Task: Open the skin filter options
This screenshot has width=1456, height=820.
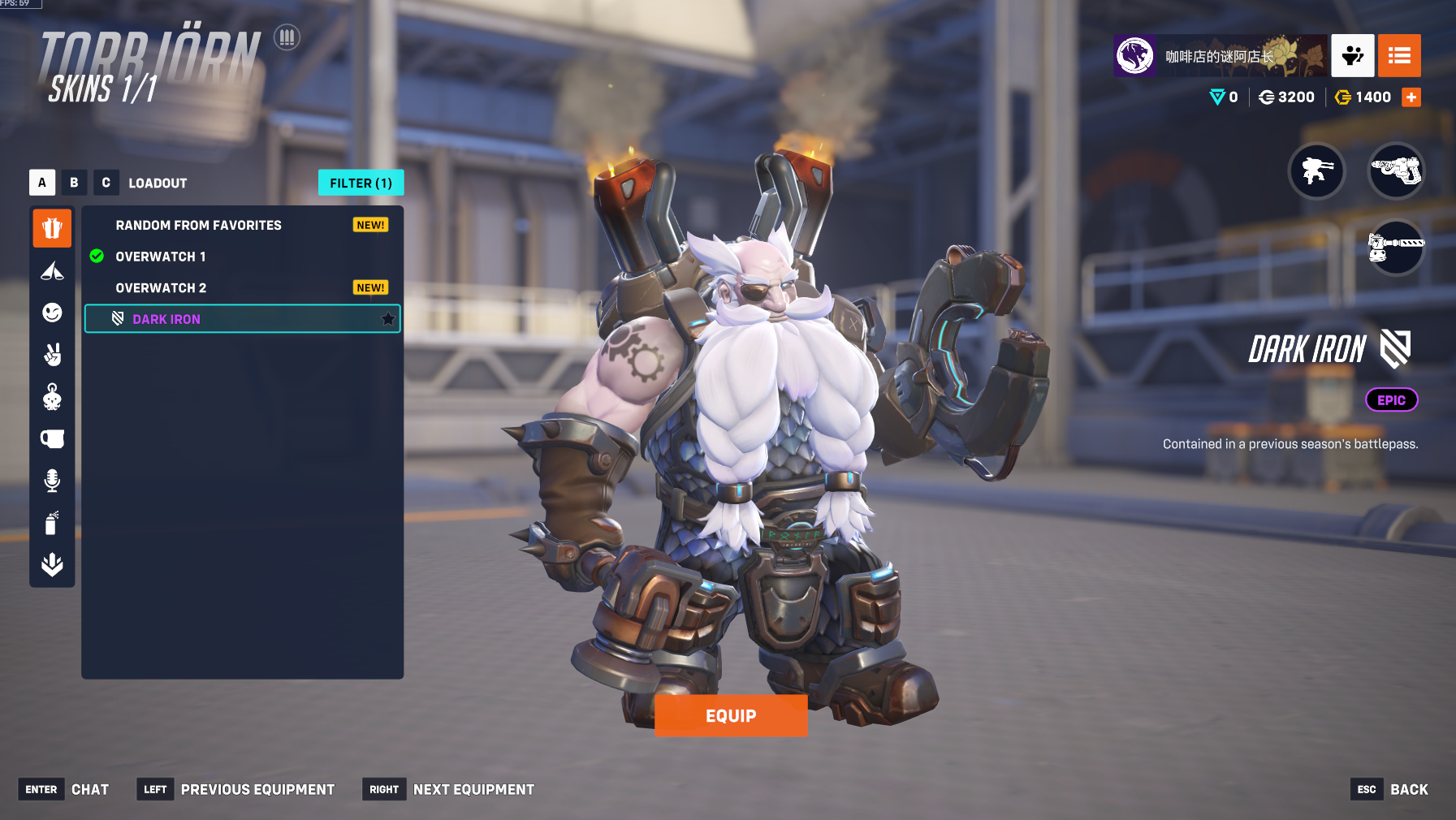Action: click(x=361, y=183)
